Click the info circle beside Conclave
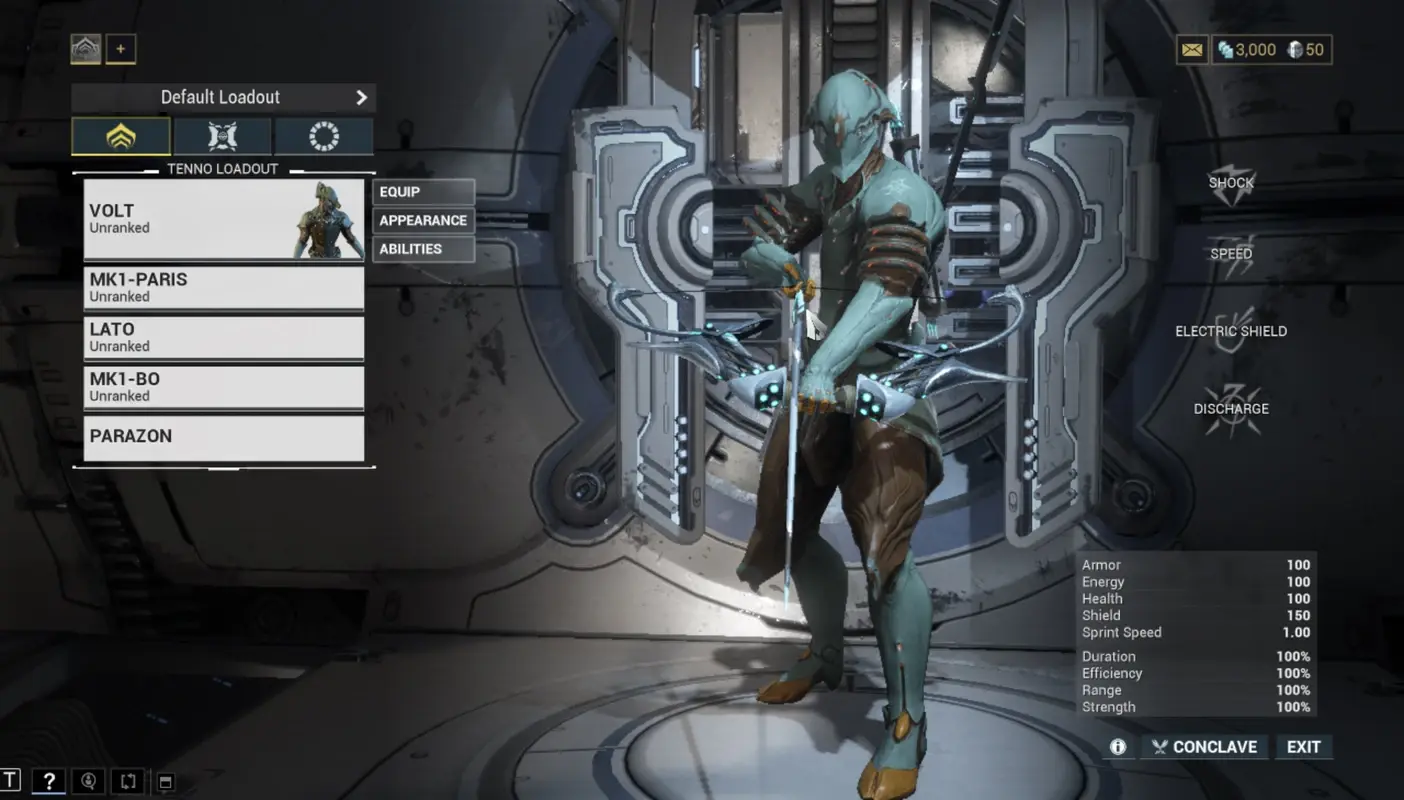Image resolution: width=1404 pixels, height=800 pixels. pos(1118,747)
